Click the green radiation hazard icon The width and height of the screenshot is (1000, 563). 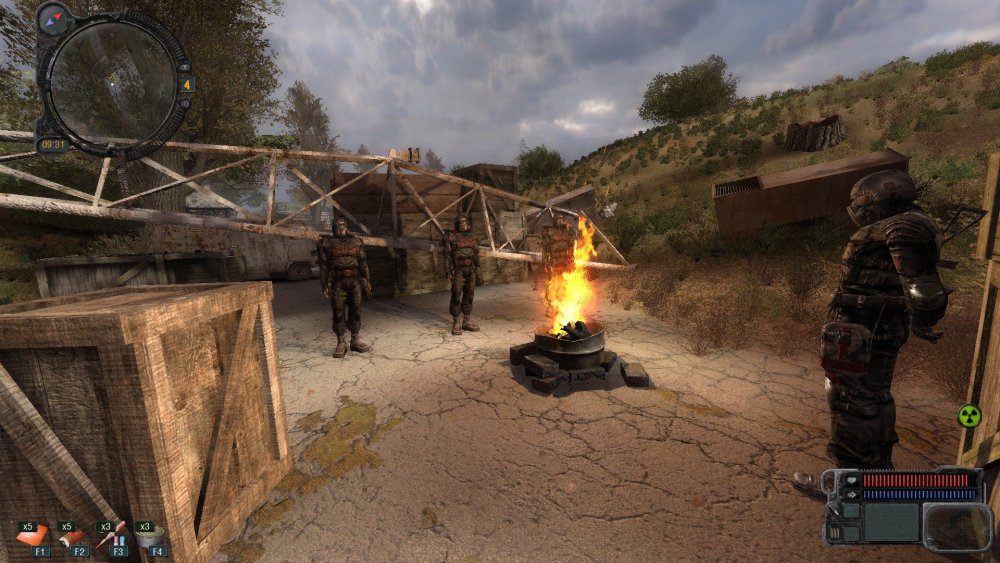click(969, 415)
